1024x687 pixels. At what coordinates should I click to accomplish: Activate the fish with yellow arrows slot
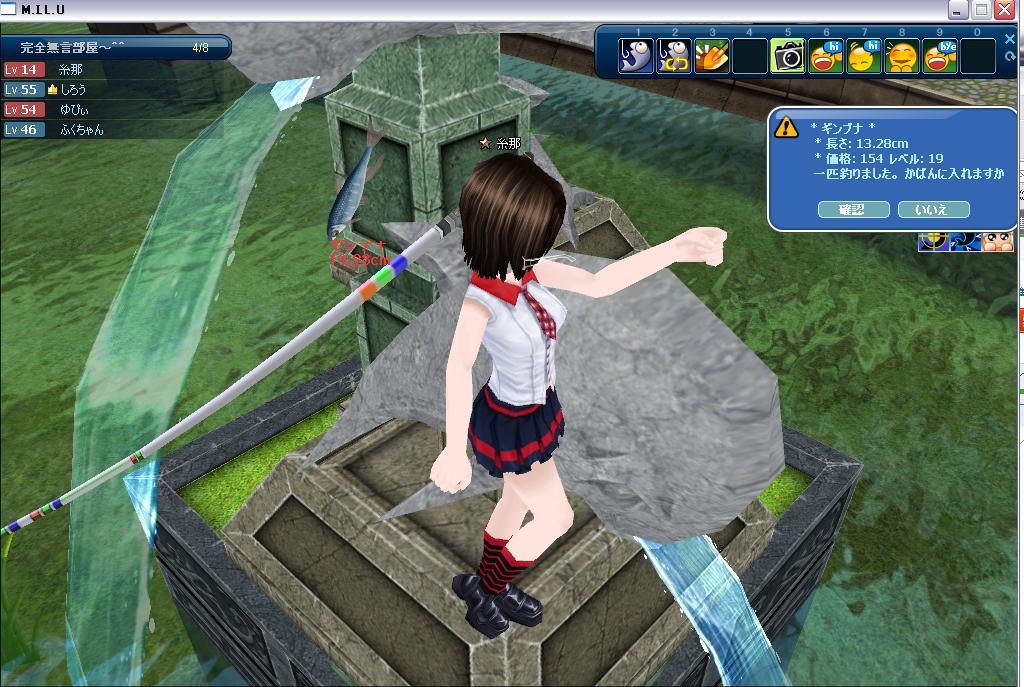pyautogui.click(x=674, y=56)
